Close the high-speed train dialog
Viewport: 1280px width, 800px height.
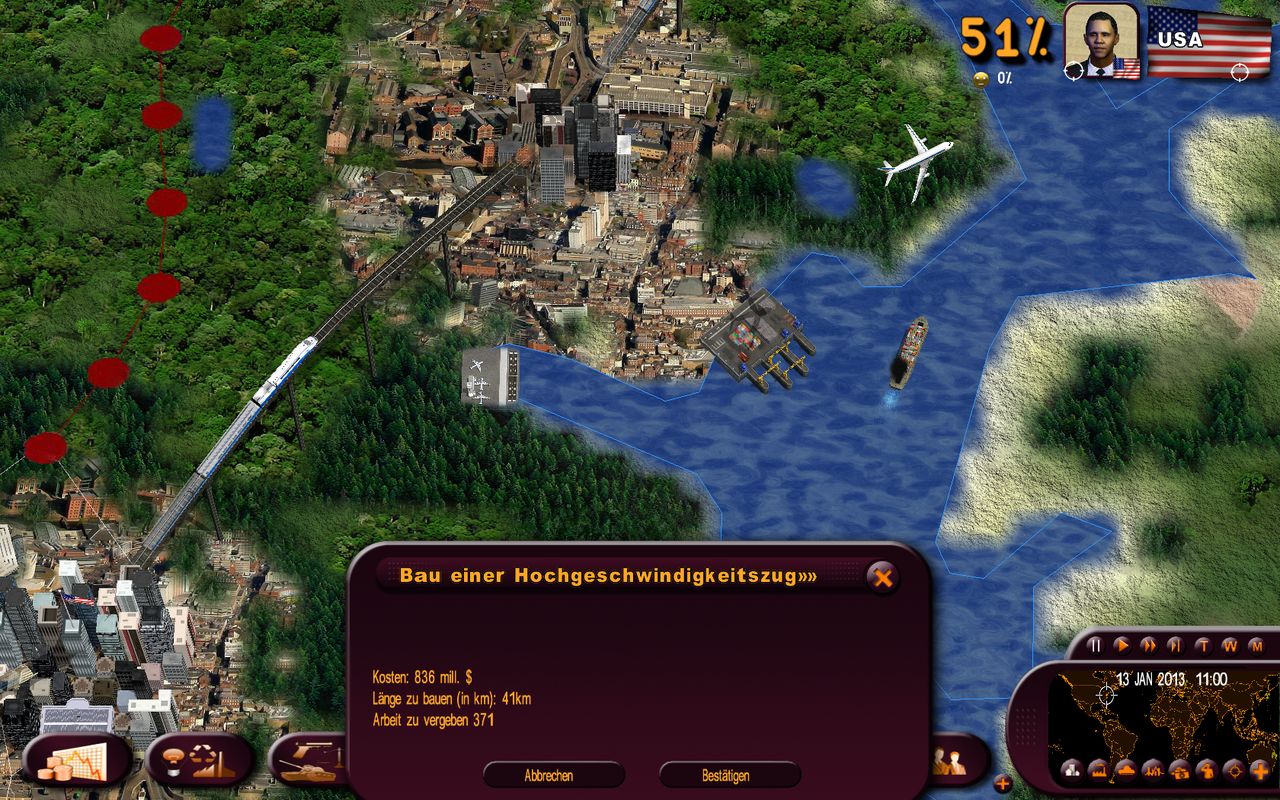(x=881, y=576)
